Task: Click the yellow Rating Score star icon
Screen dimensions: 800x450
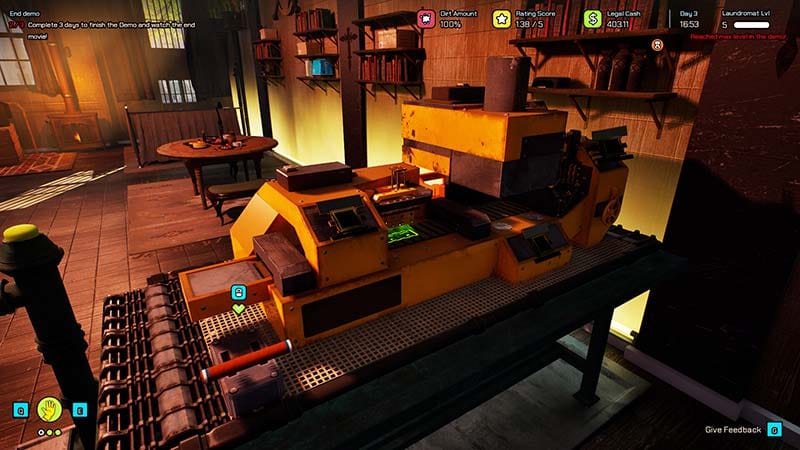Action: point(502,18)
